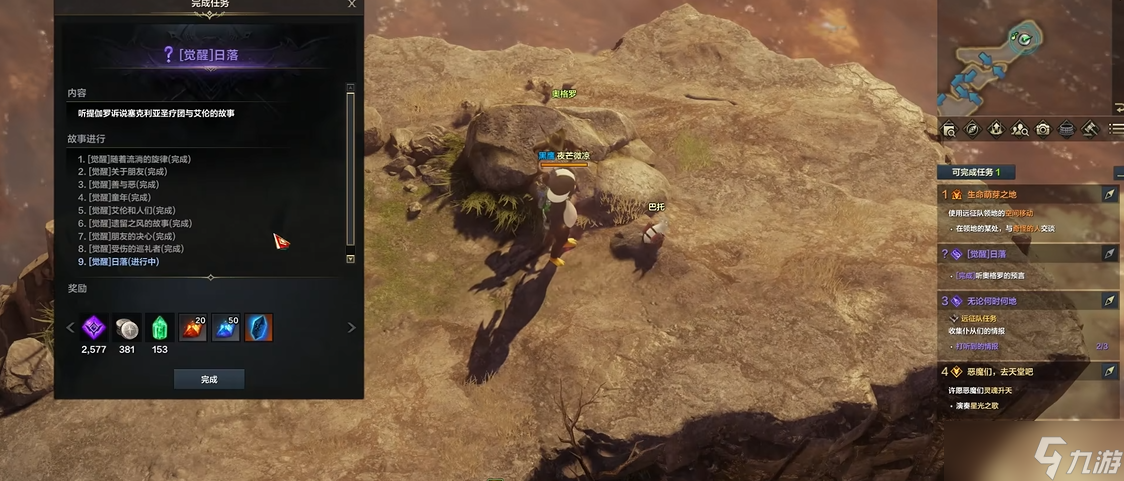Select the silver coin reward showing 381
This screenshot has height=481, width=1124.
tap(126, 327)
